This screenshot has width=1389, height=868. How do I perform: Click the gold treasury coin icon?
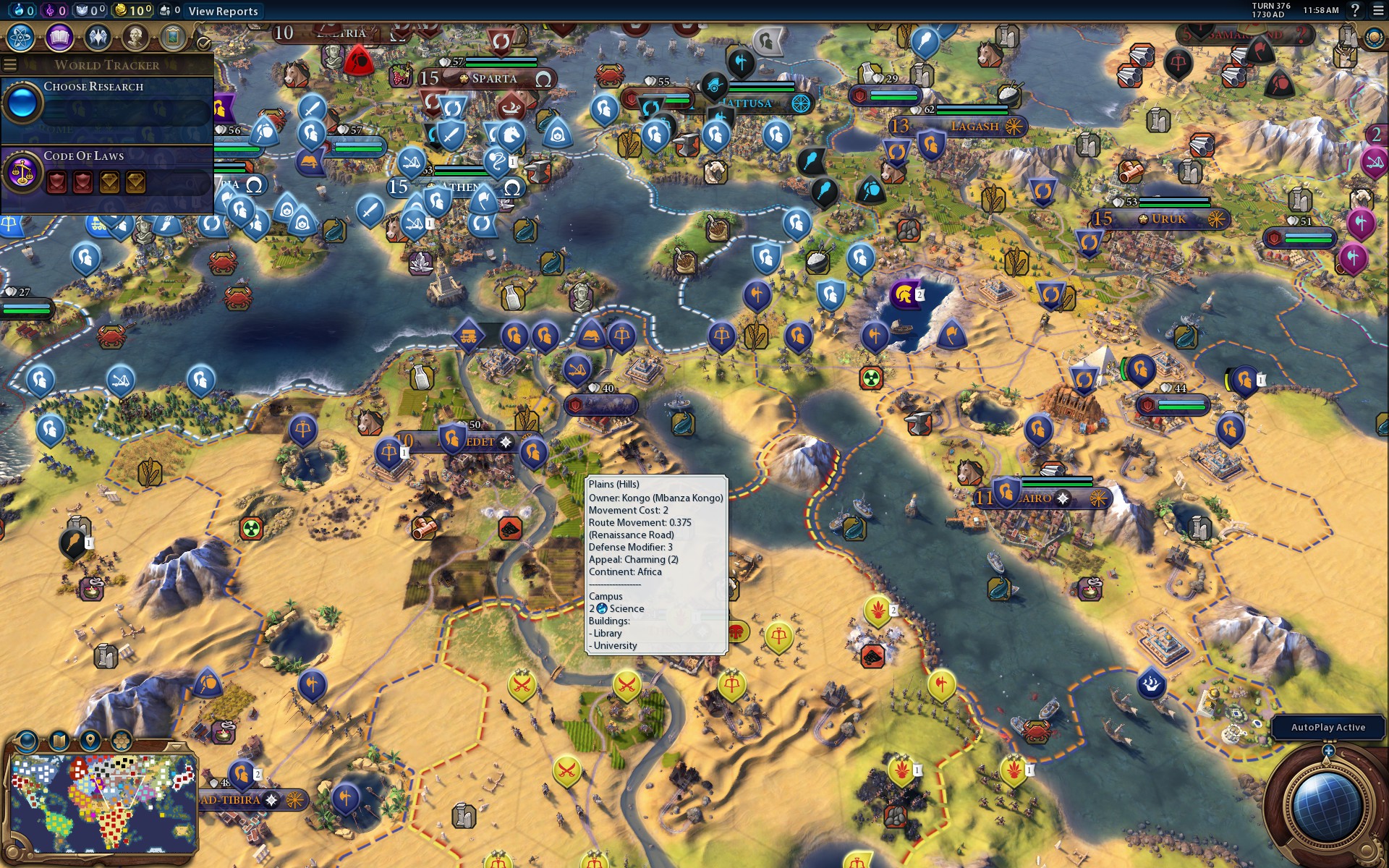tap(120, 11)
